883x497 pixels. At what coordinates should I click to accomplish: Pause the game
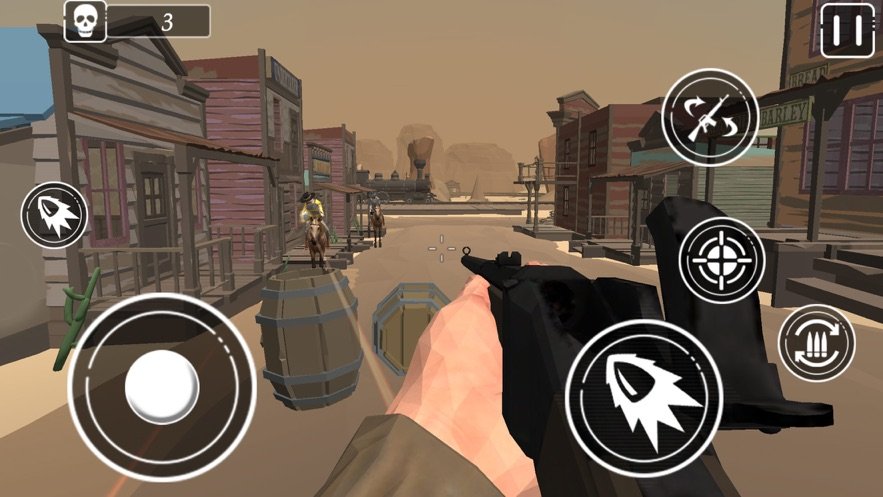pyautogui.click(x=847, y=30)
